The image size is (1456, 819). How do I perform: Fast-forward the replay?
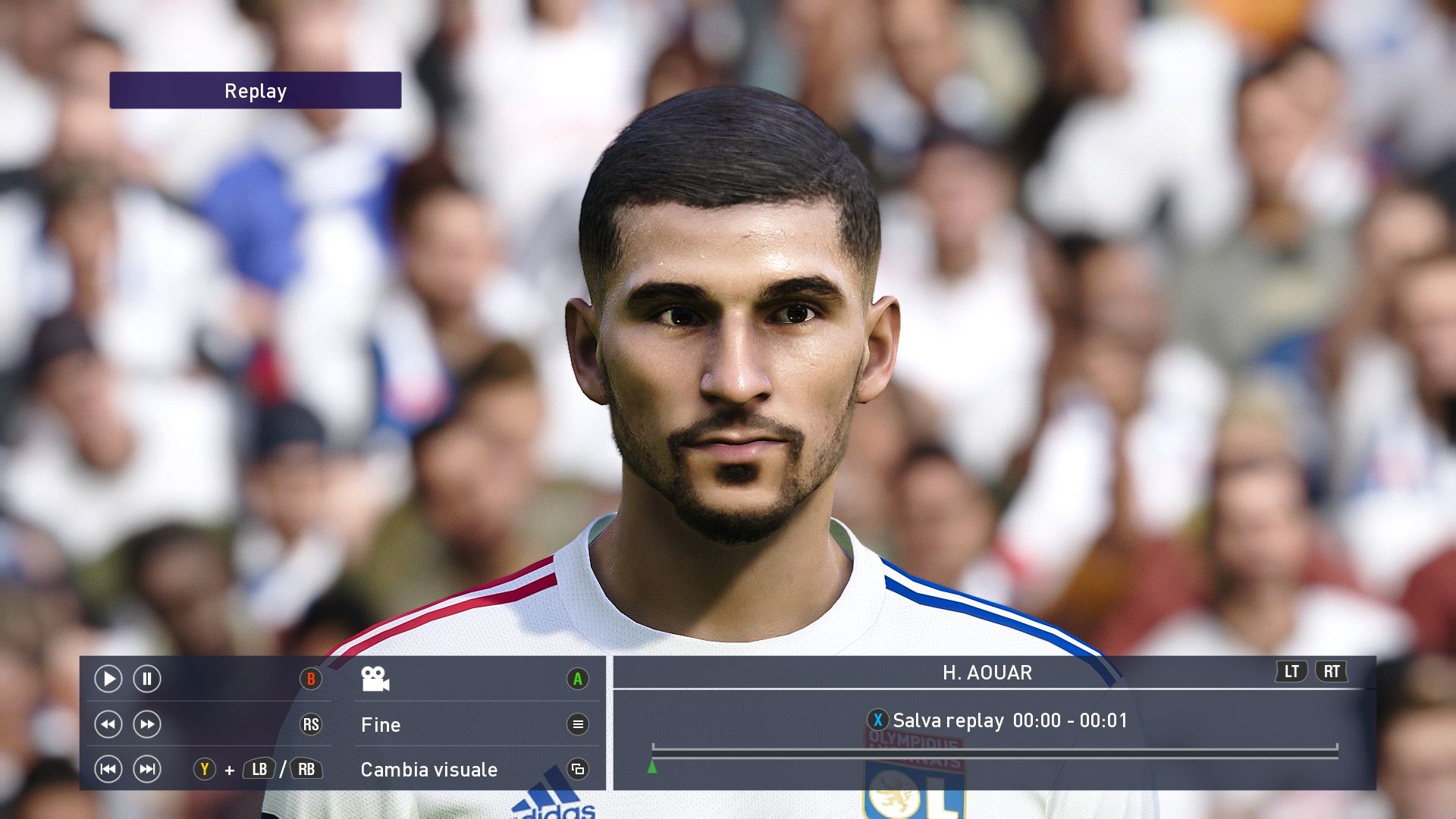[x=147, y=724]
